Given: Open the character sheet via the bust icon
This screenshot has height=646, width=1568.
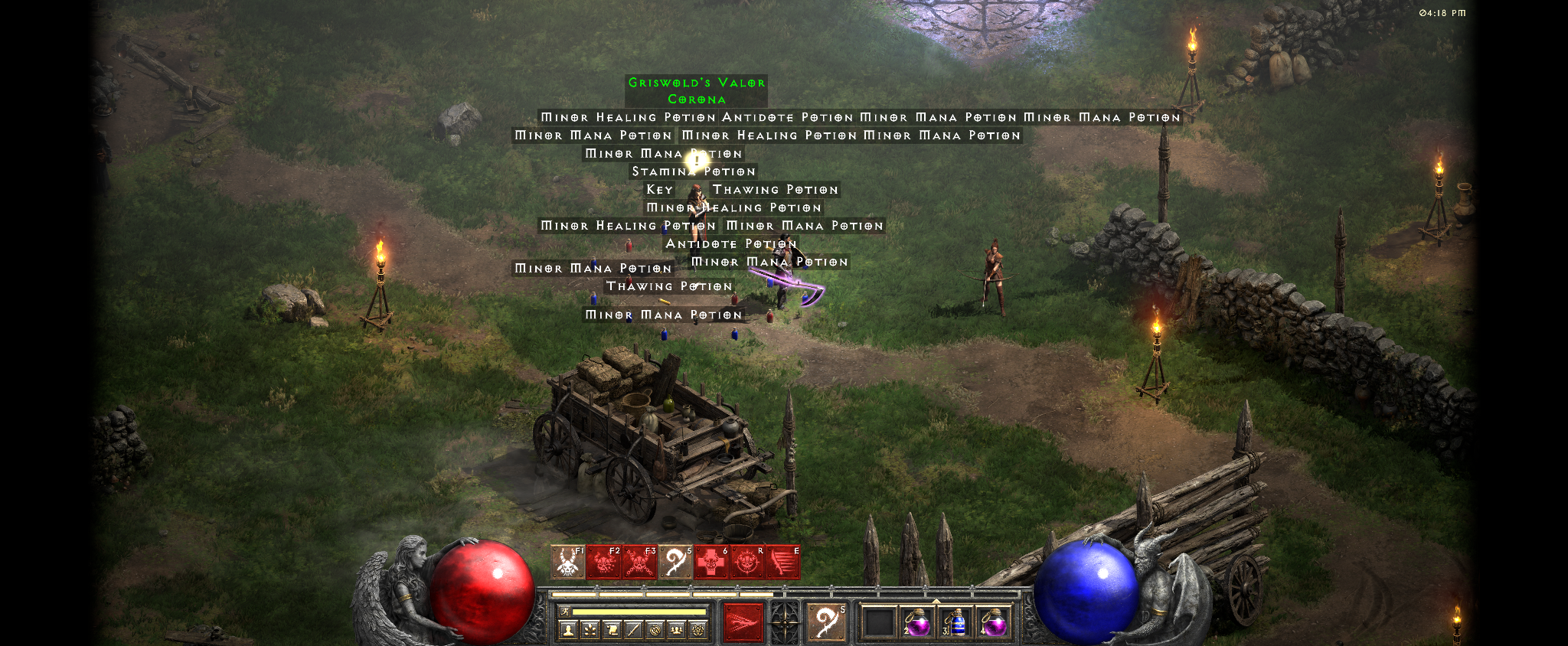Looking at the screenshot, I should [x=567, y=630].
